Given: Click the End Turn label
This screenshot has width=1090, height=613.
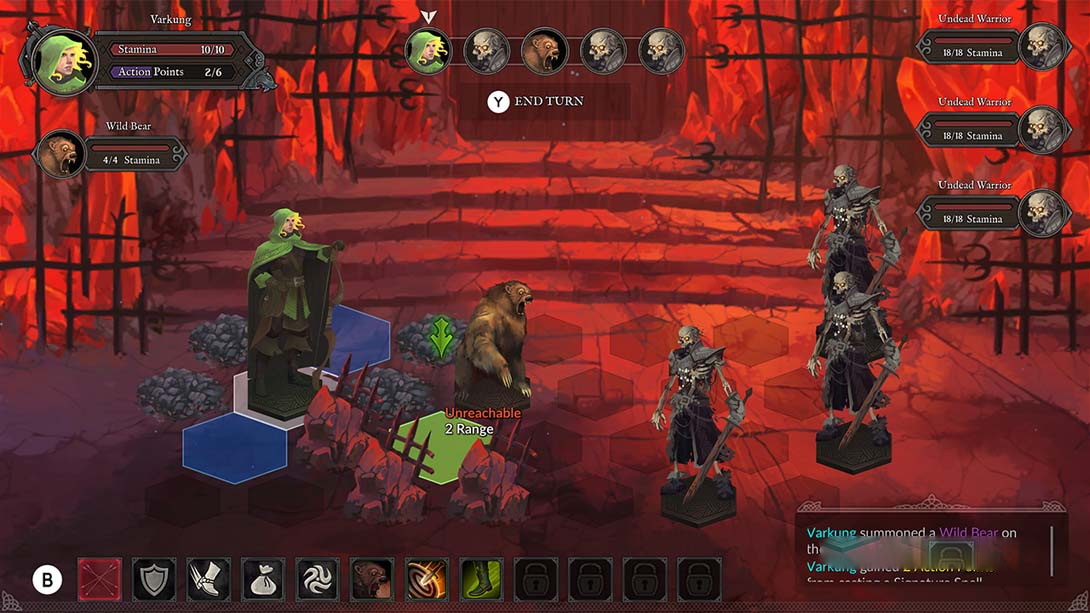Looking at the screenshot, I should point(548,102).
